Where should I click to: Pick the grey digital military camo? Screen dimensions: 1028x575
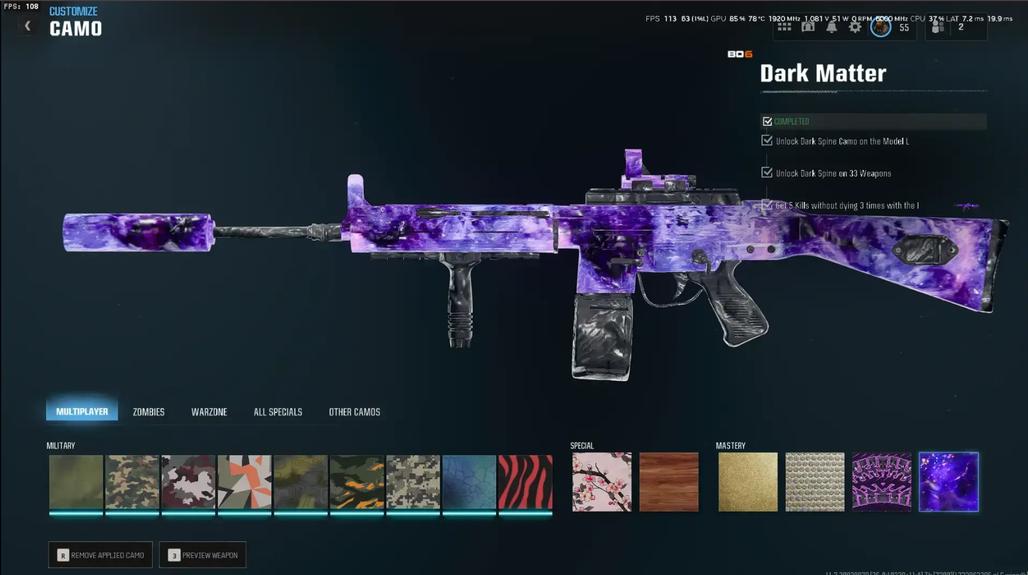point(413,482)
